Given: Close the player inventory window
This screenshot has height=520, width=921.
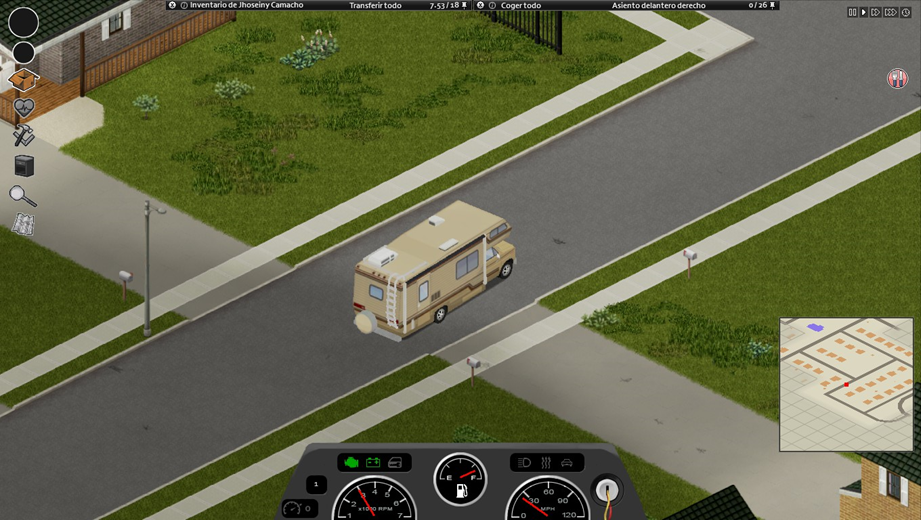Looking at the screenshot, I should click(x=172, y=5).
